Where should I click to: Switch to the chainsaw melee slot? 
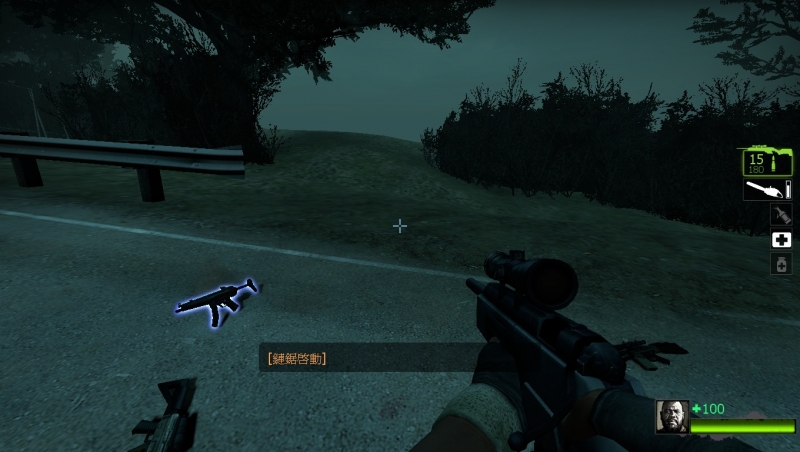click(x=767, y=189)
